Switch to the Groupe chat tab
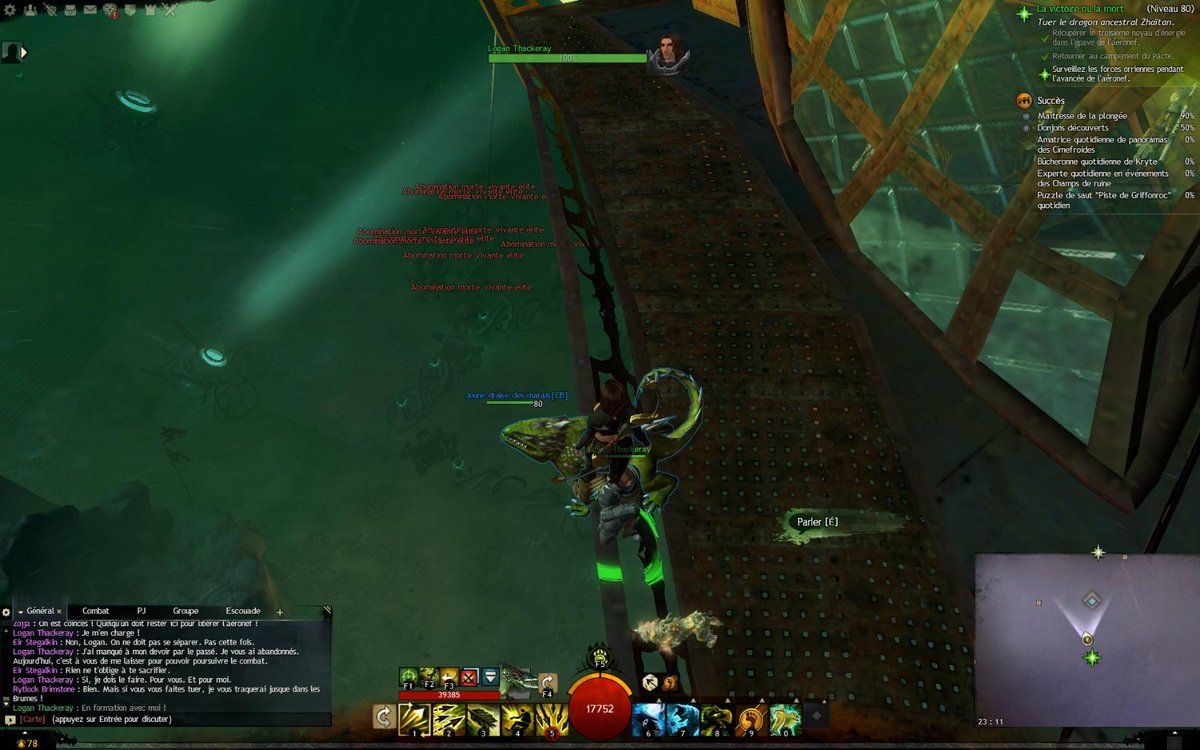The image size is (1200, 750). (185, 610)
